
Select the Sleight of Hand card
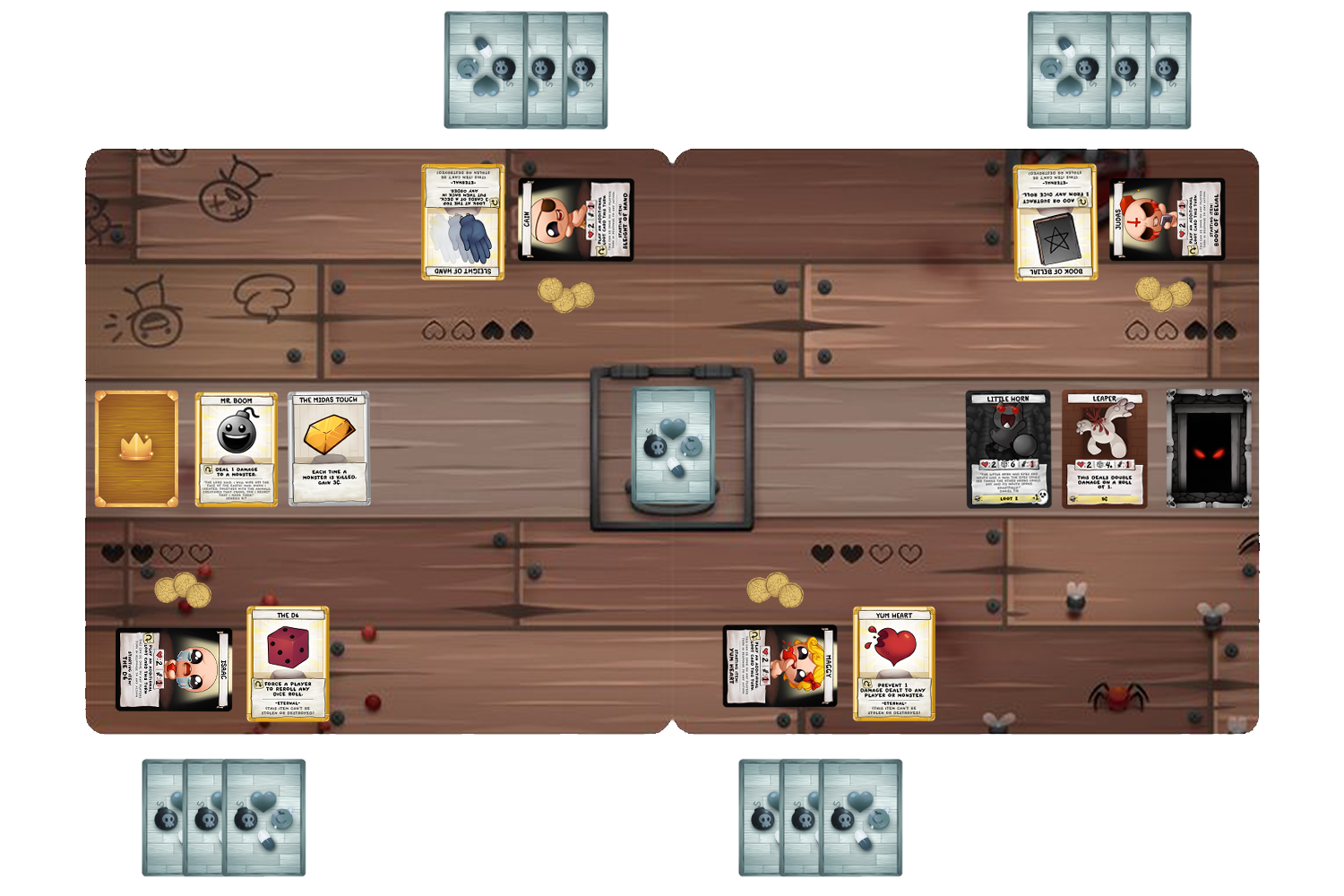[x=461, y=220]
